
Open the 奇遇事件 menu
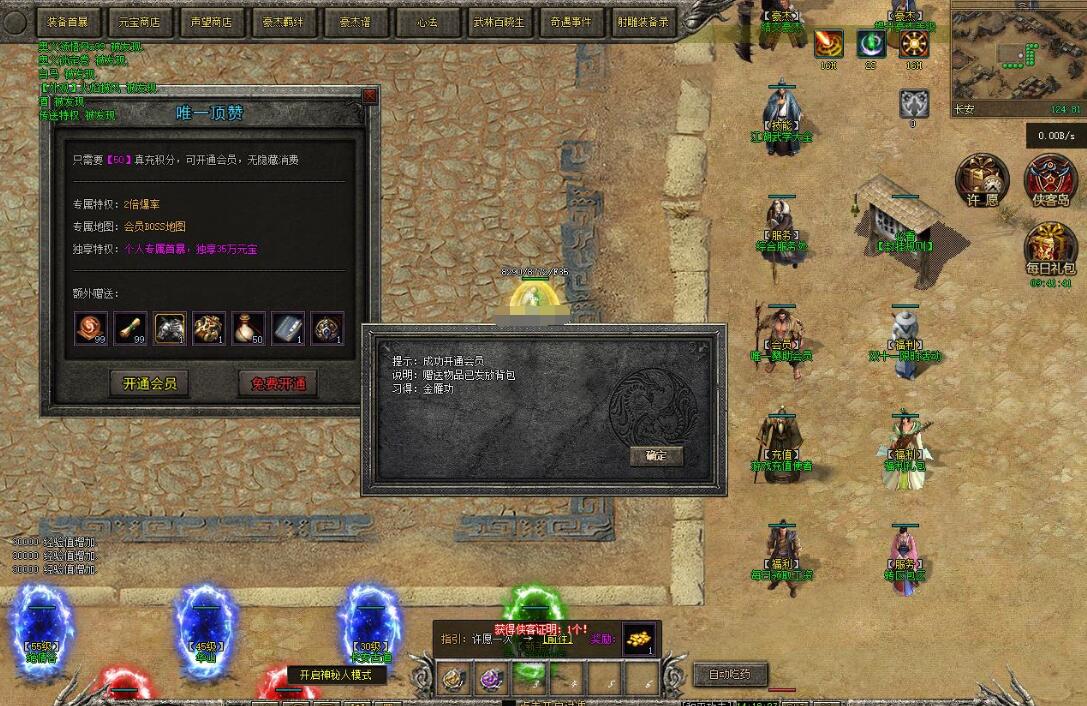571,21
